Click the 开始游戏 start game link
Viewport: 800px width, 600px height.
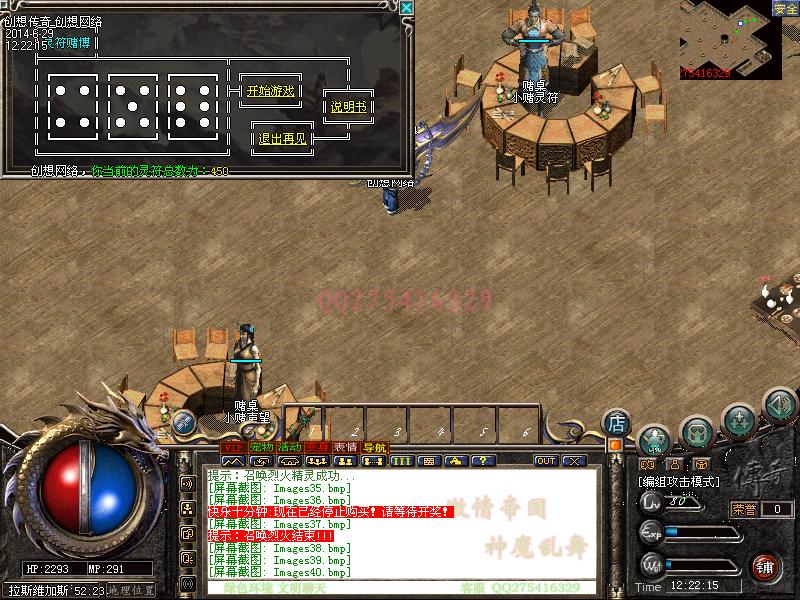coord(270,91)
